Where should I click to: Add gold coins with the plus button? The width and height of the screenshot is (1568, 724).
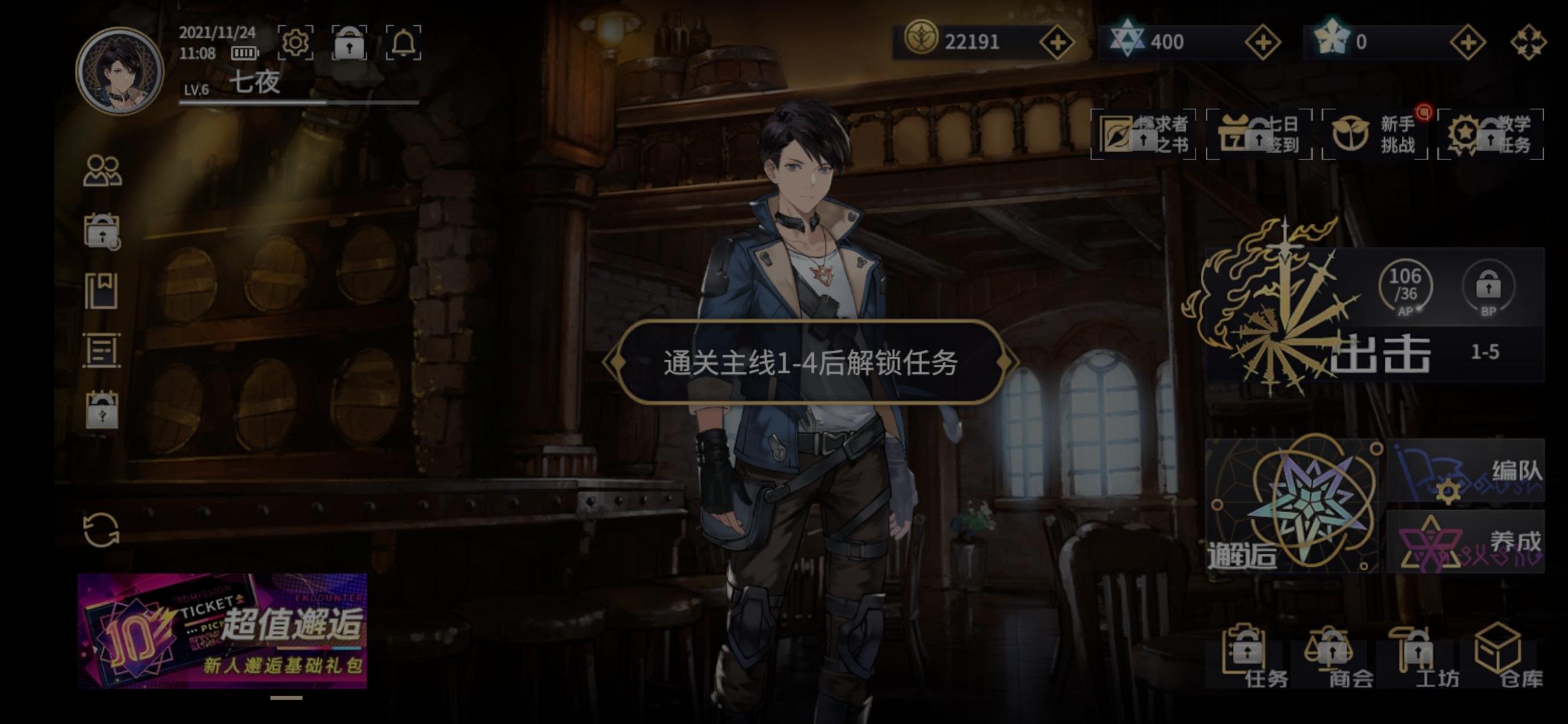1059,42
